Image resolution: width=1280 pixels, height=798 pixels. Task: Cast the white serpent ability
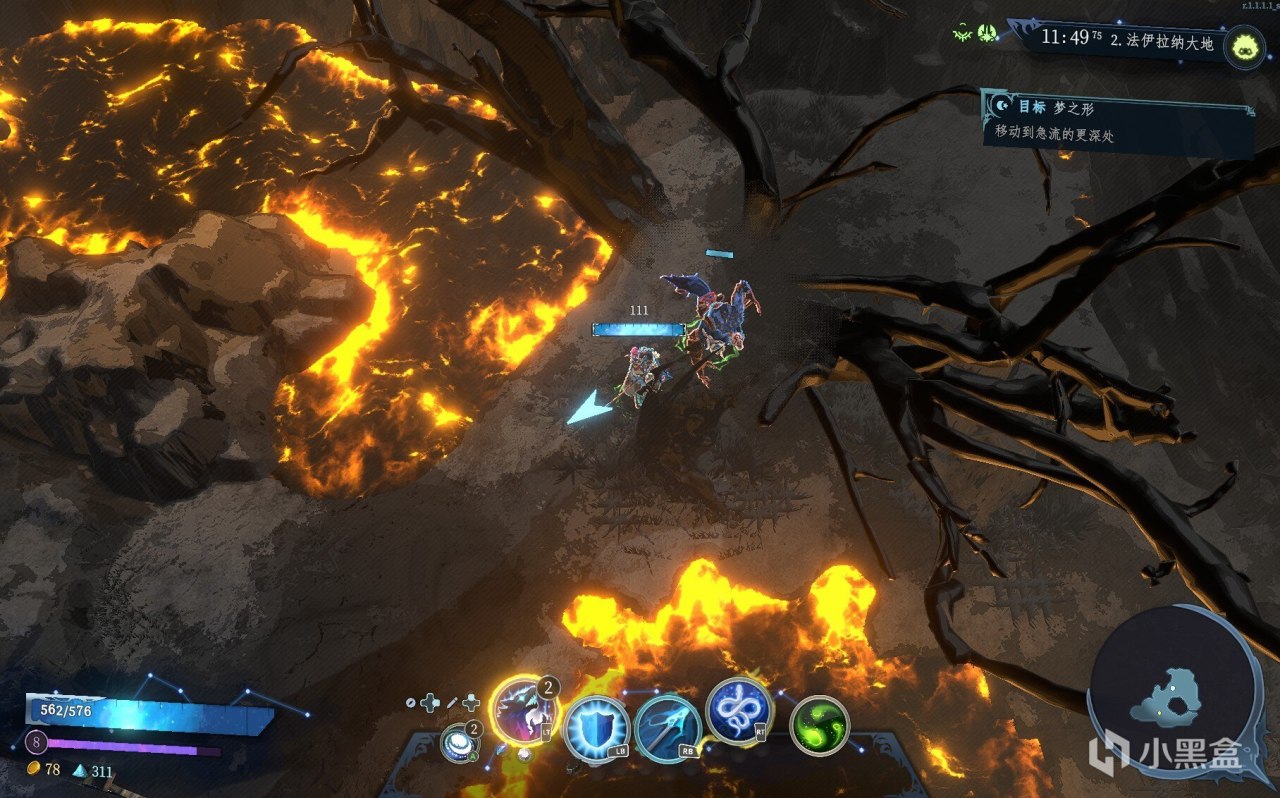738,710
